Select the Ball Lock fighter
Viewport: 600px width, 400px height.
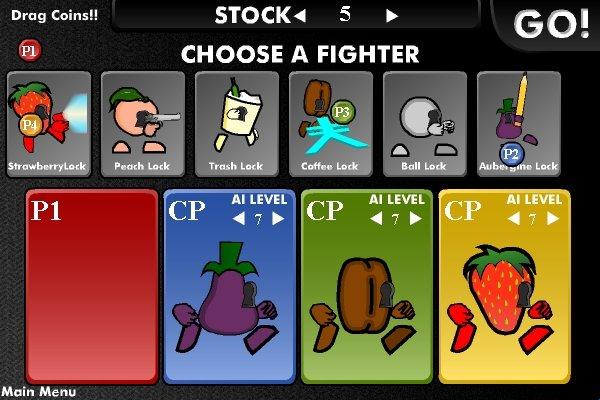(424, 122)
